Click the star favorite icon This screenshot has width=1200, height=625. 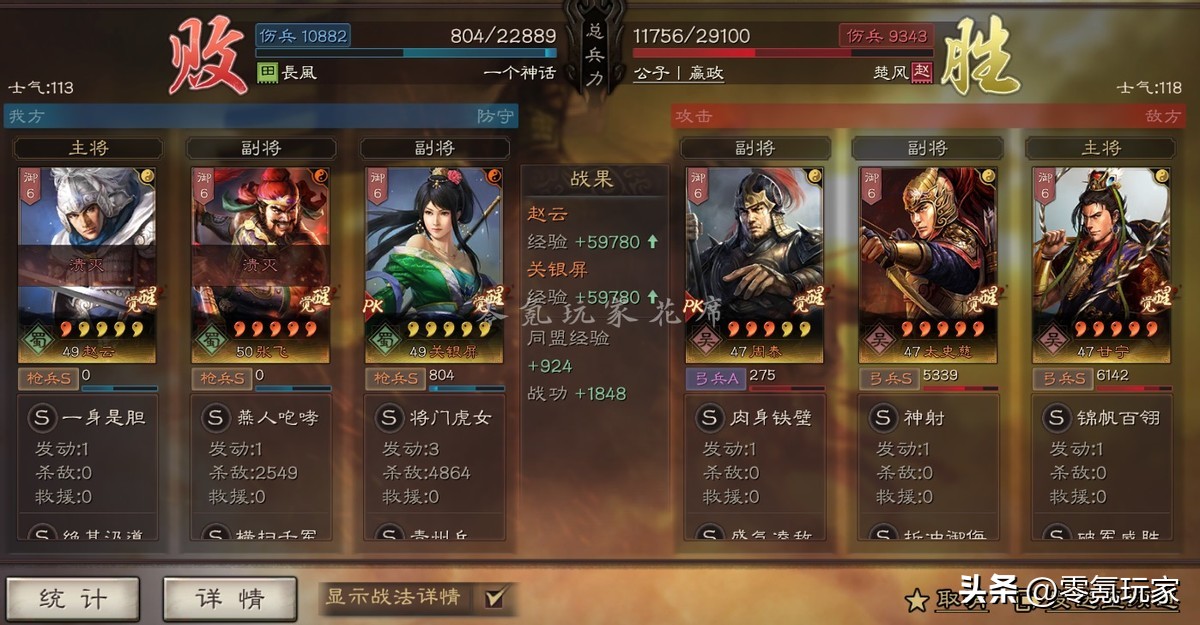[916, 600]
